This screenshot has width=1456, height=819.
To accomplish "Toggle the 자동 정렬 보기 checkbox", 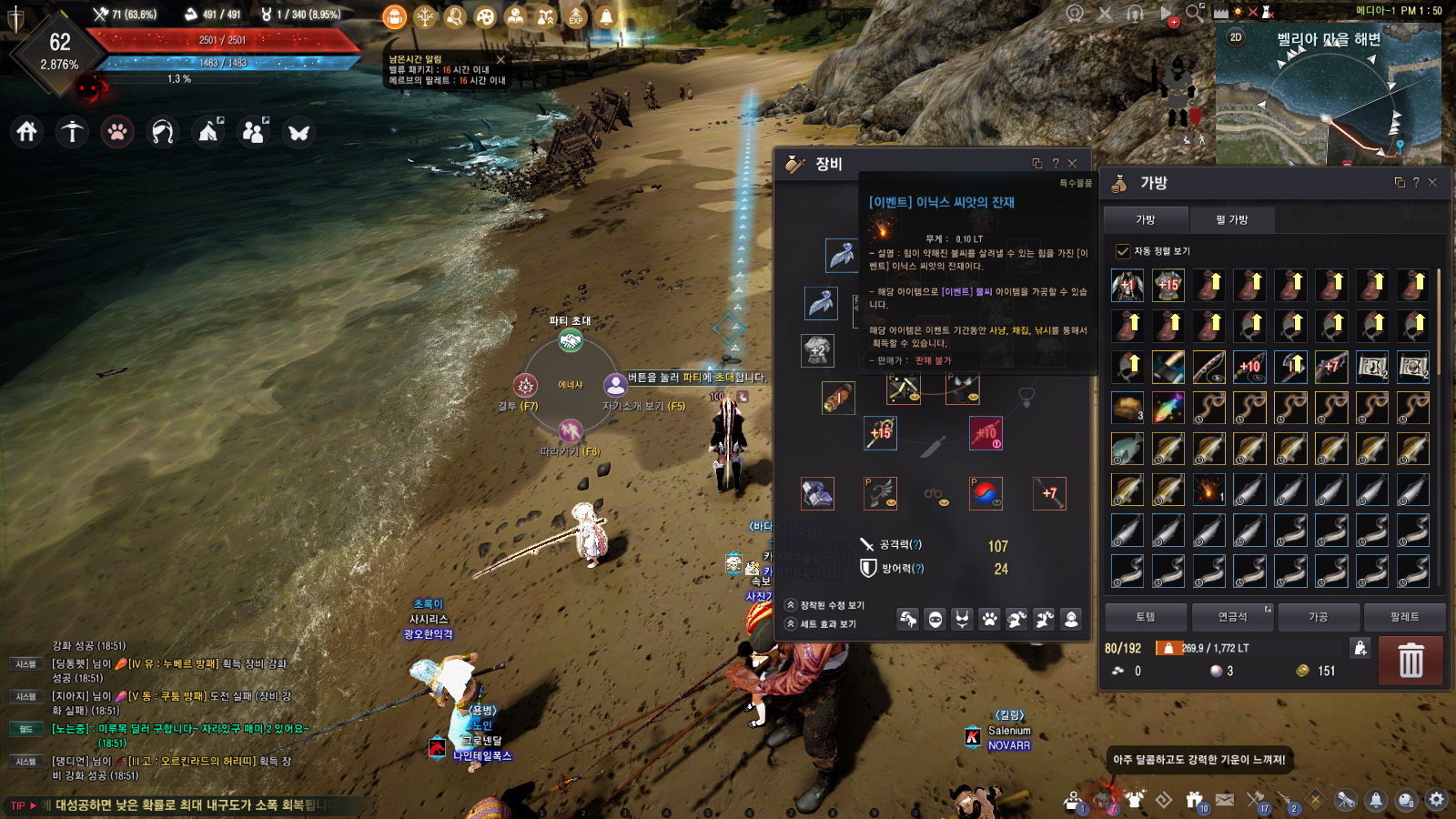I will (x=1123, y=251).
